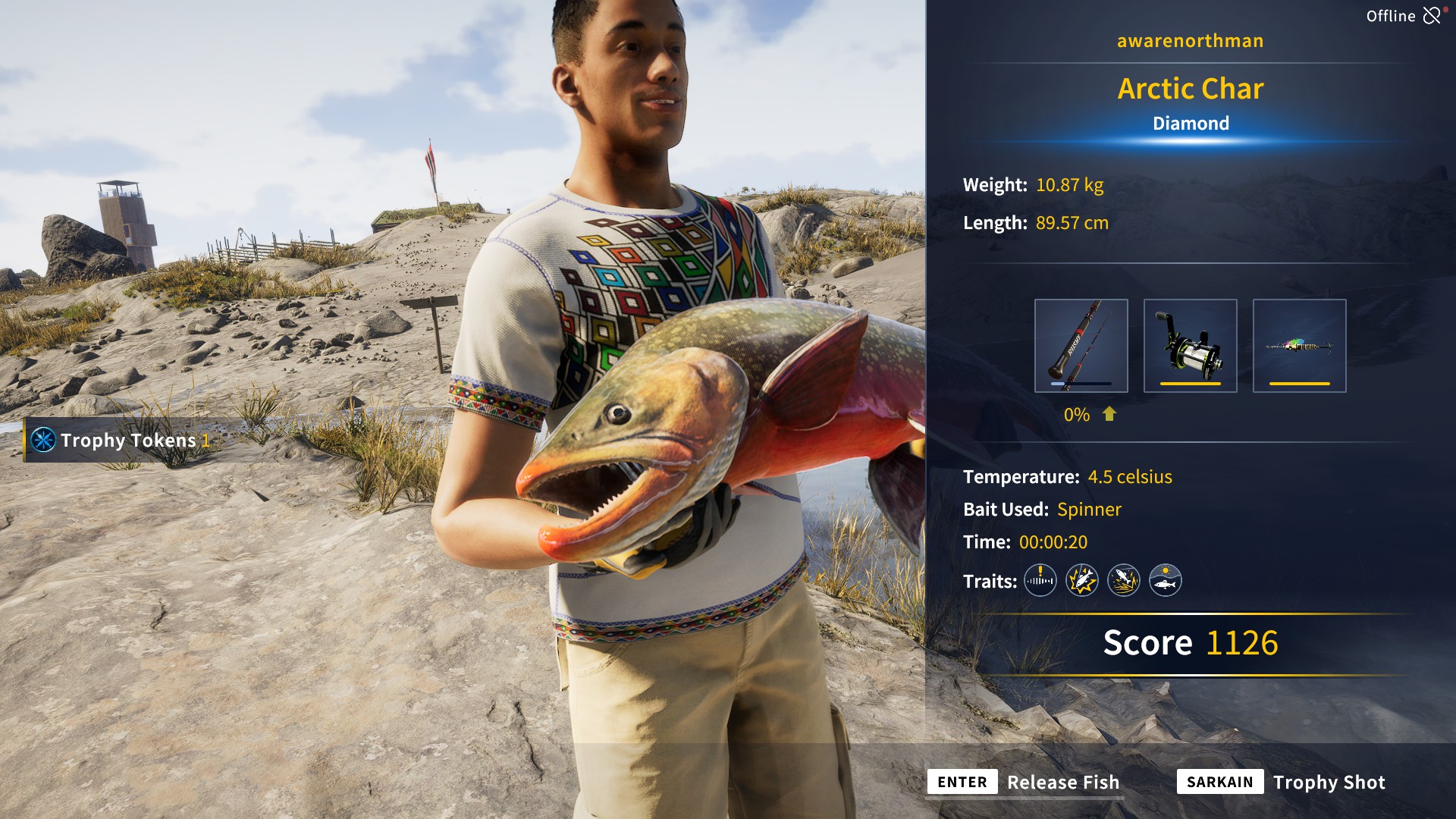The height and width of the screenshot is (819, 1456).
Task: Click the awarenorthman username
Action: tap(1191, 40)
